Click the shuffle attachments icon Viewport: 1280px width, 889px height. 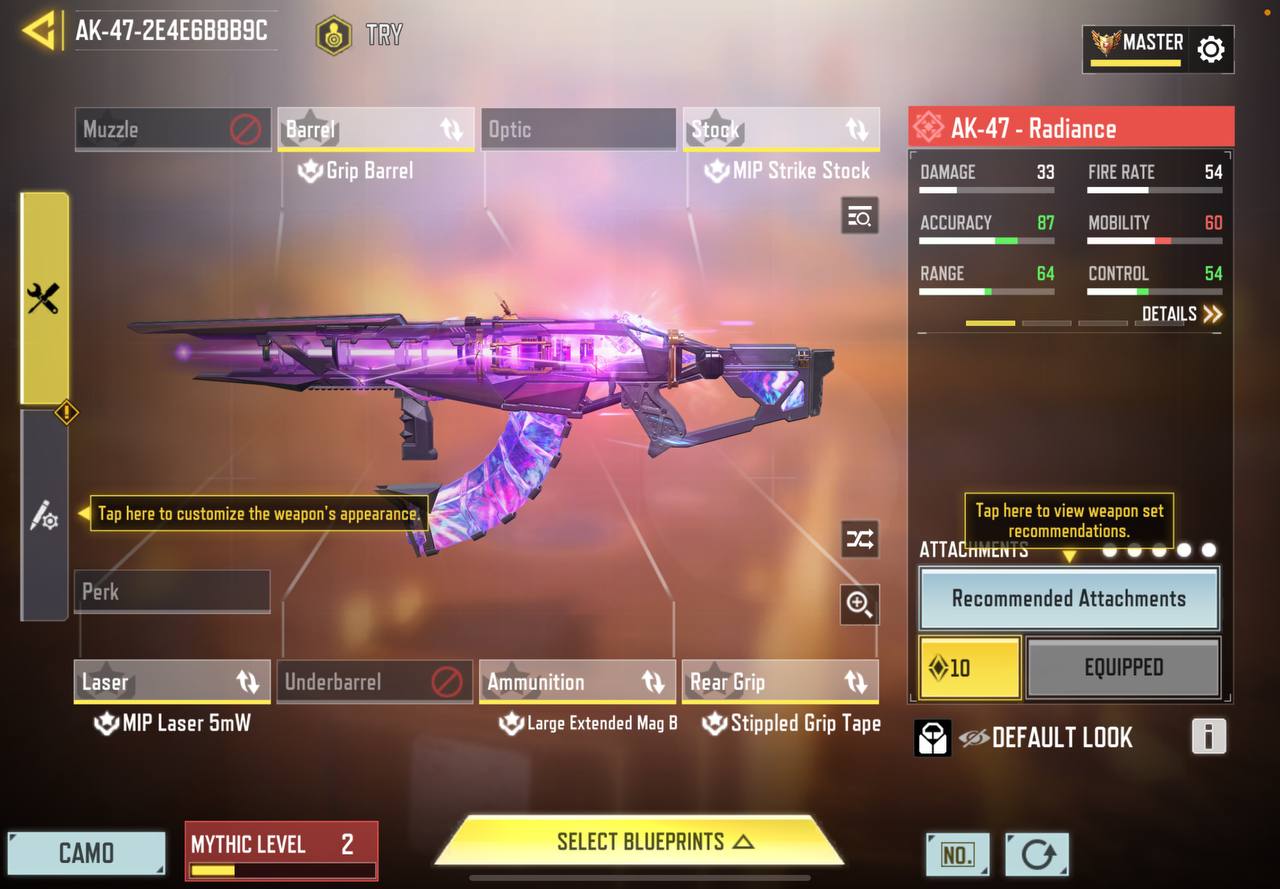860,540
